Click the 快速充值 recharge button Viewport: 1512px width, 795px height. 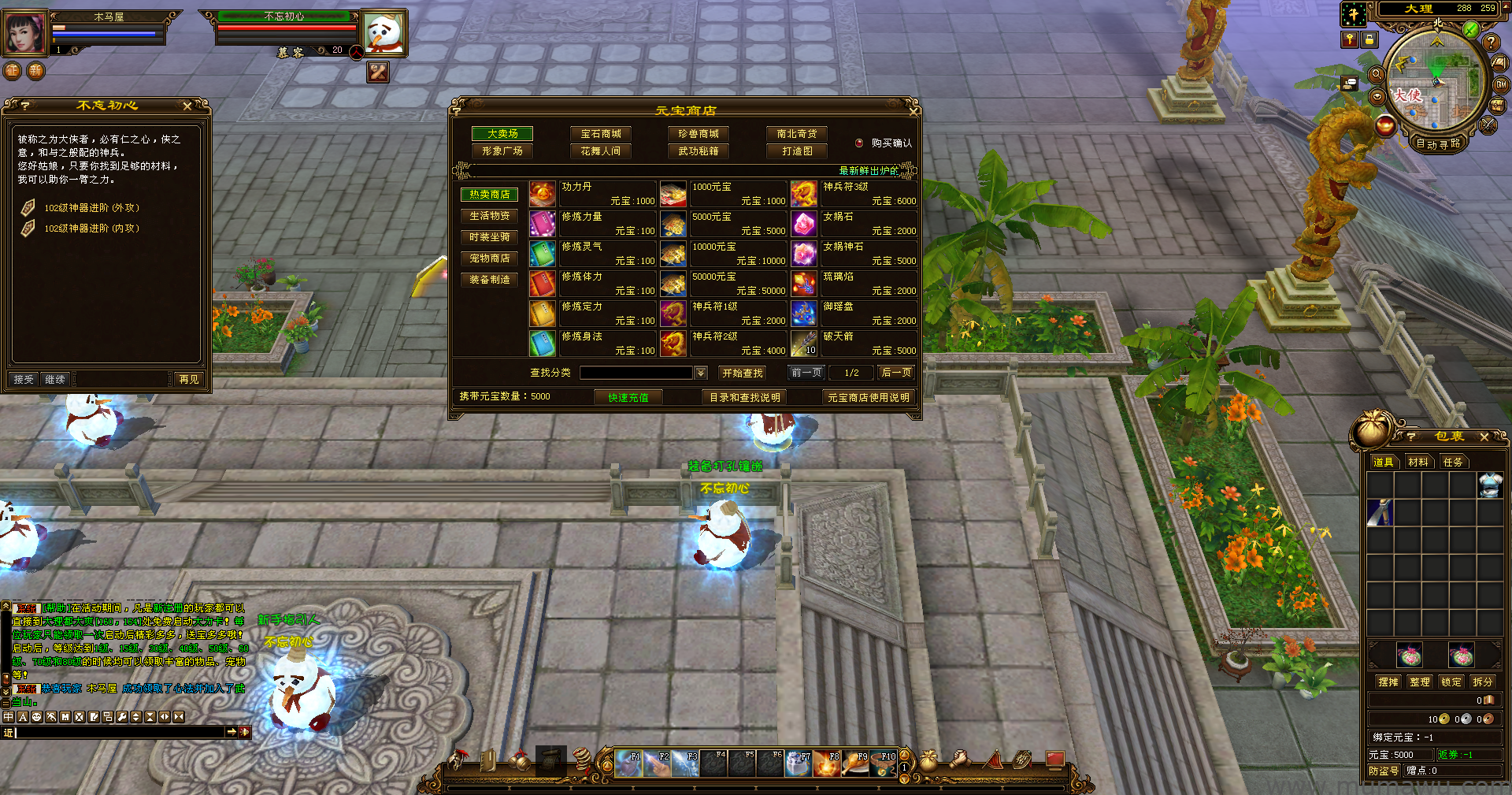point(628,397)
